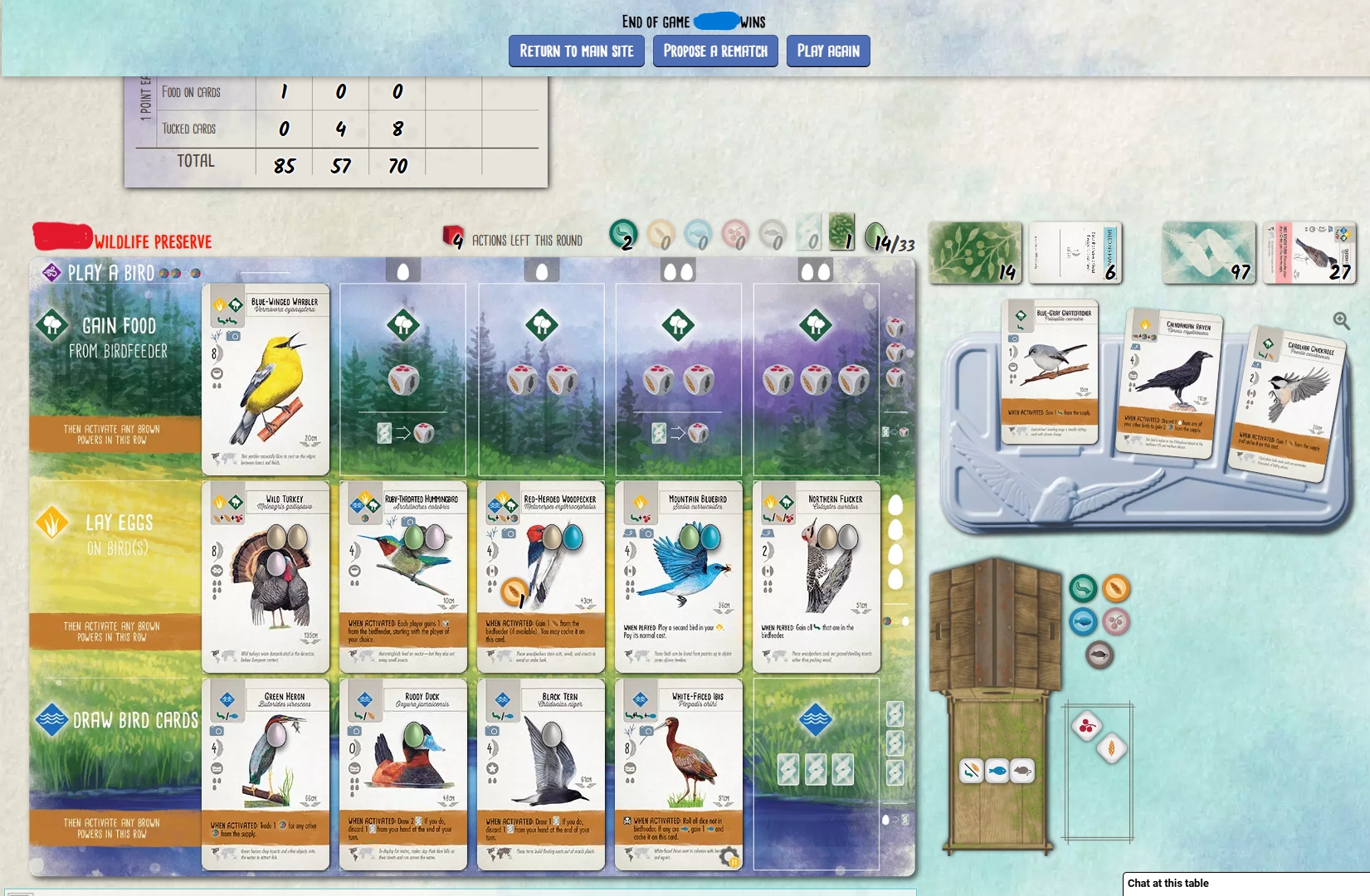Click the Northern Flicker card
Image resolution: width=1370 pixels, height=896 pixels.
tap(817, 577)
